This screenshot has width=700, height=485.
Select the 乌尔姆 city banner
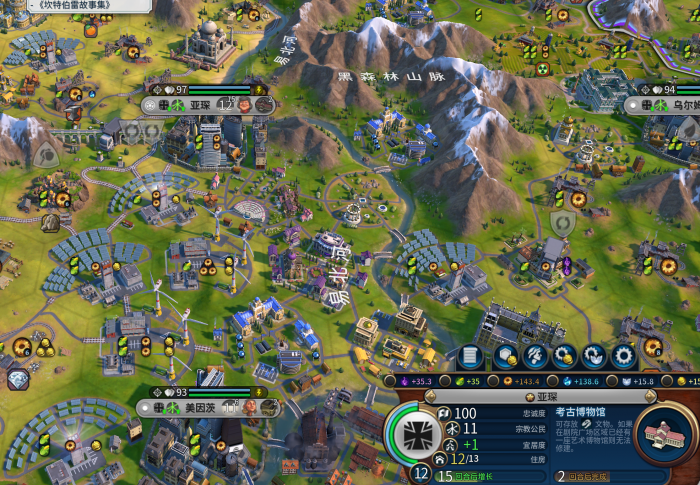pyautogui.click(x=680, y=104)
